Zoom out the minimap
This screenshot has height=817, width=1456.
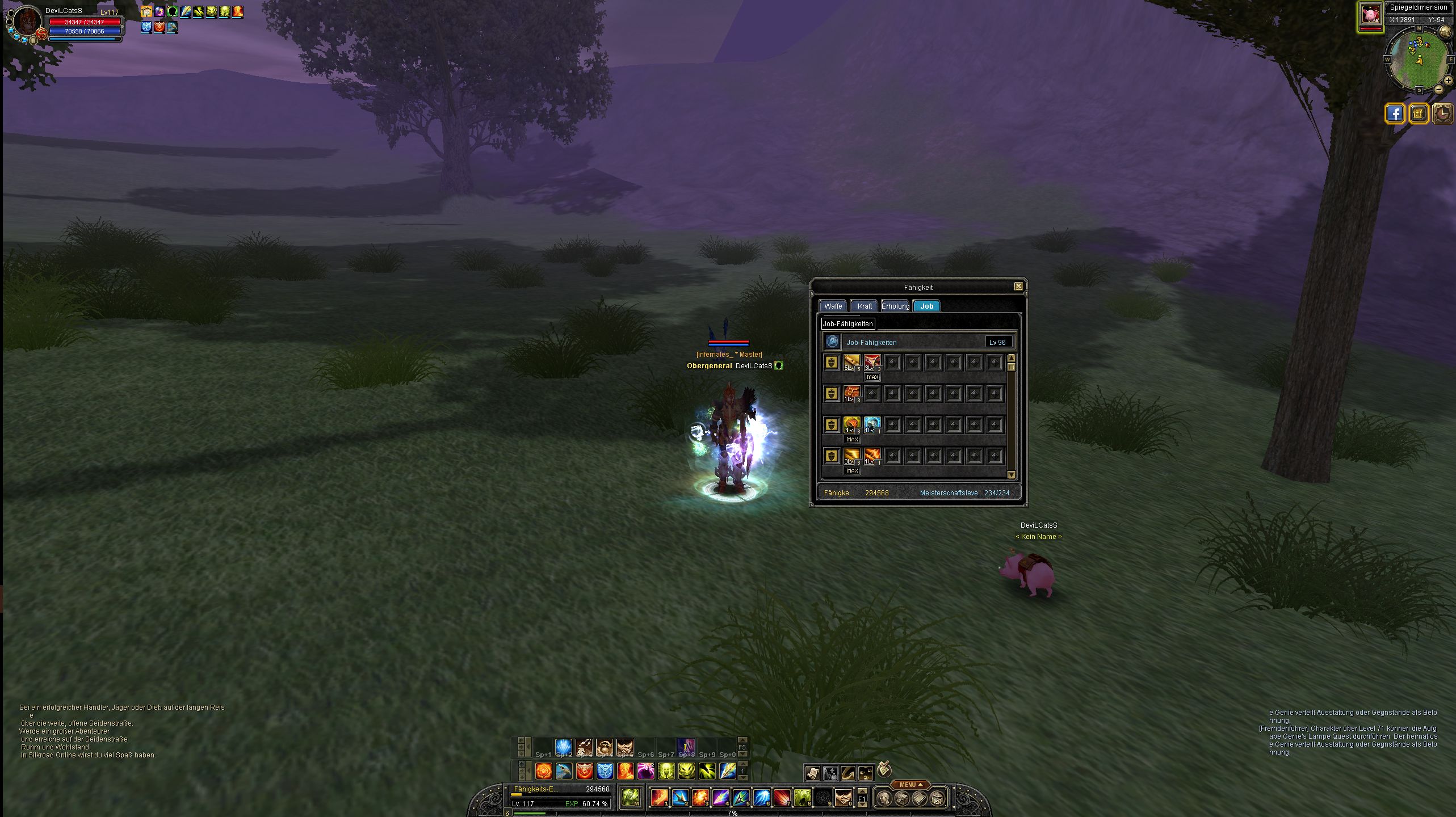point(1438,90)
